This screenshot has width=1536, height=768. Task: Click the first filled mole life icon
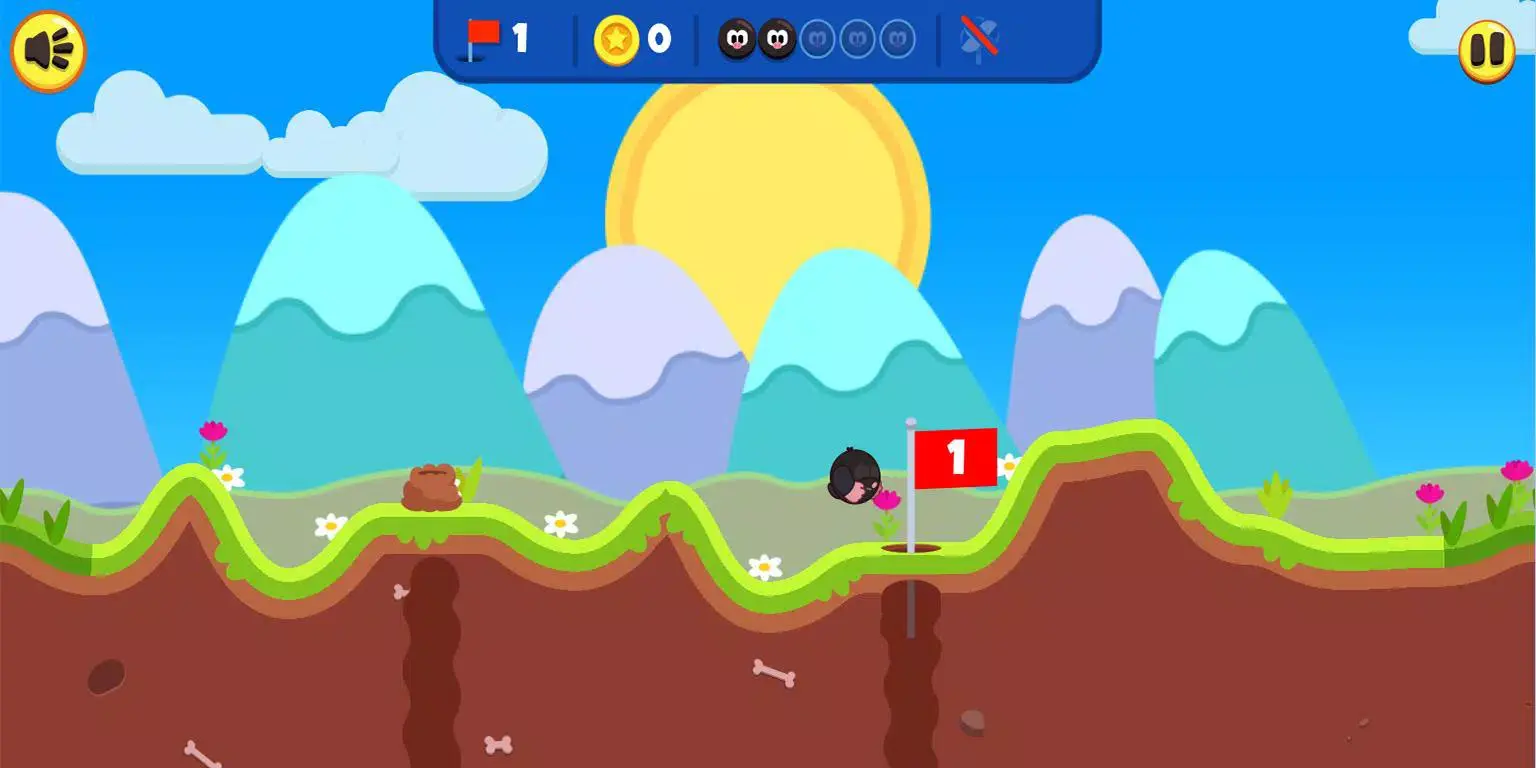point(736,40)
